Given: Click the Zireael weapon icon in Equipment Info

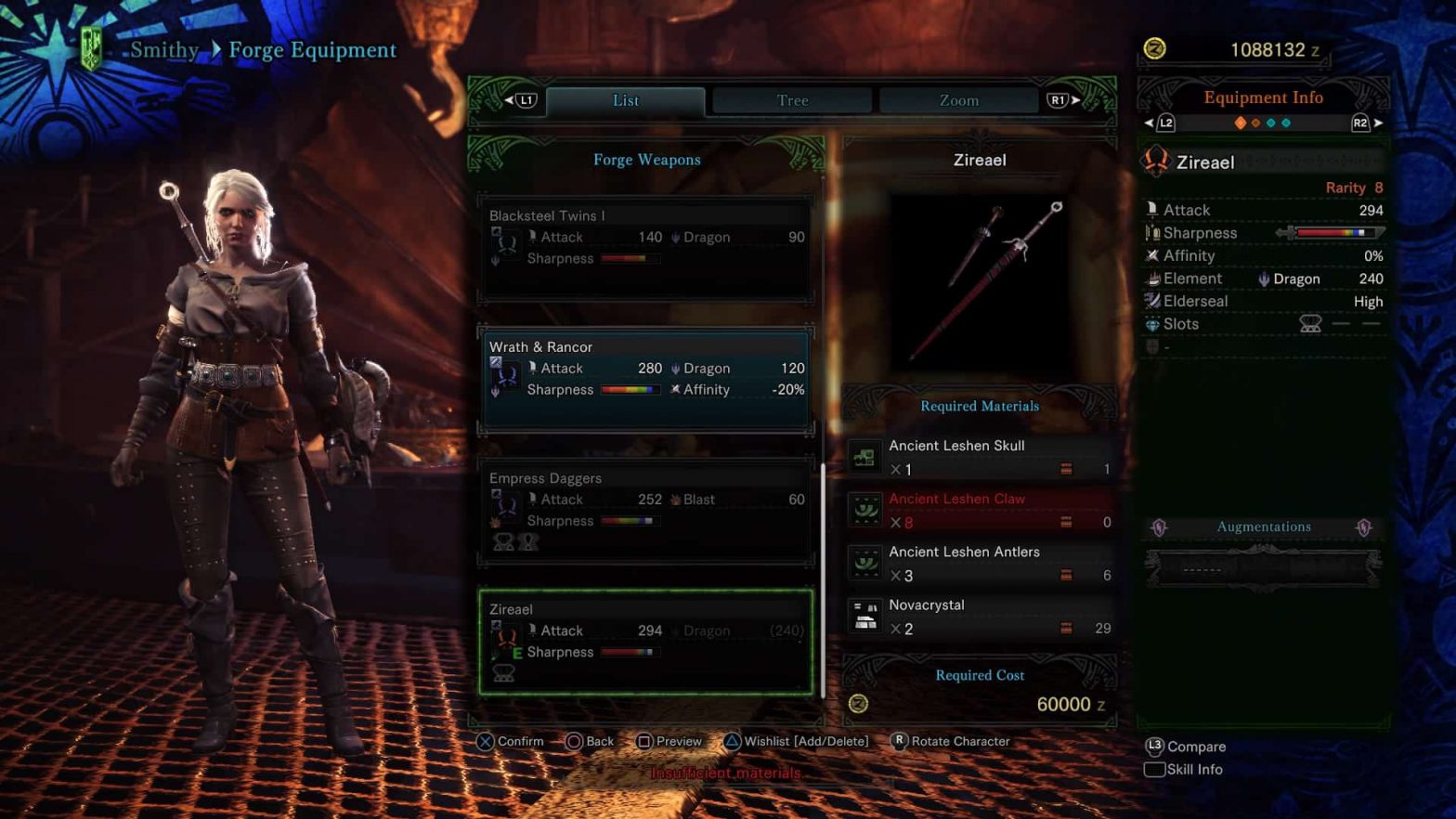Looking at the screenshot, I should 1156,162.
